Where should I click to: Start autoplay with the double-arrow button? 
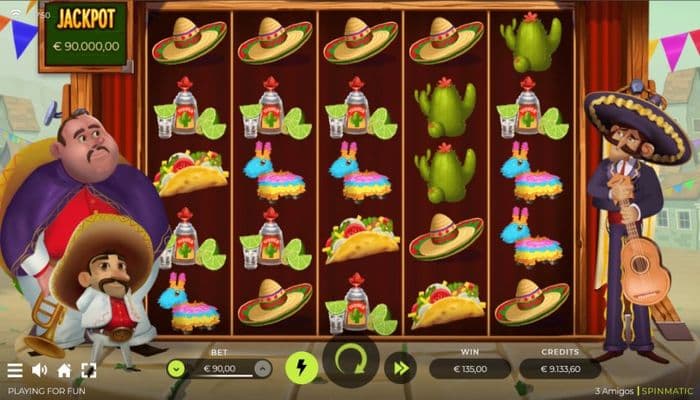point(400,368)
